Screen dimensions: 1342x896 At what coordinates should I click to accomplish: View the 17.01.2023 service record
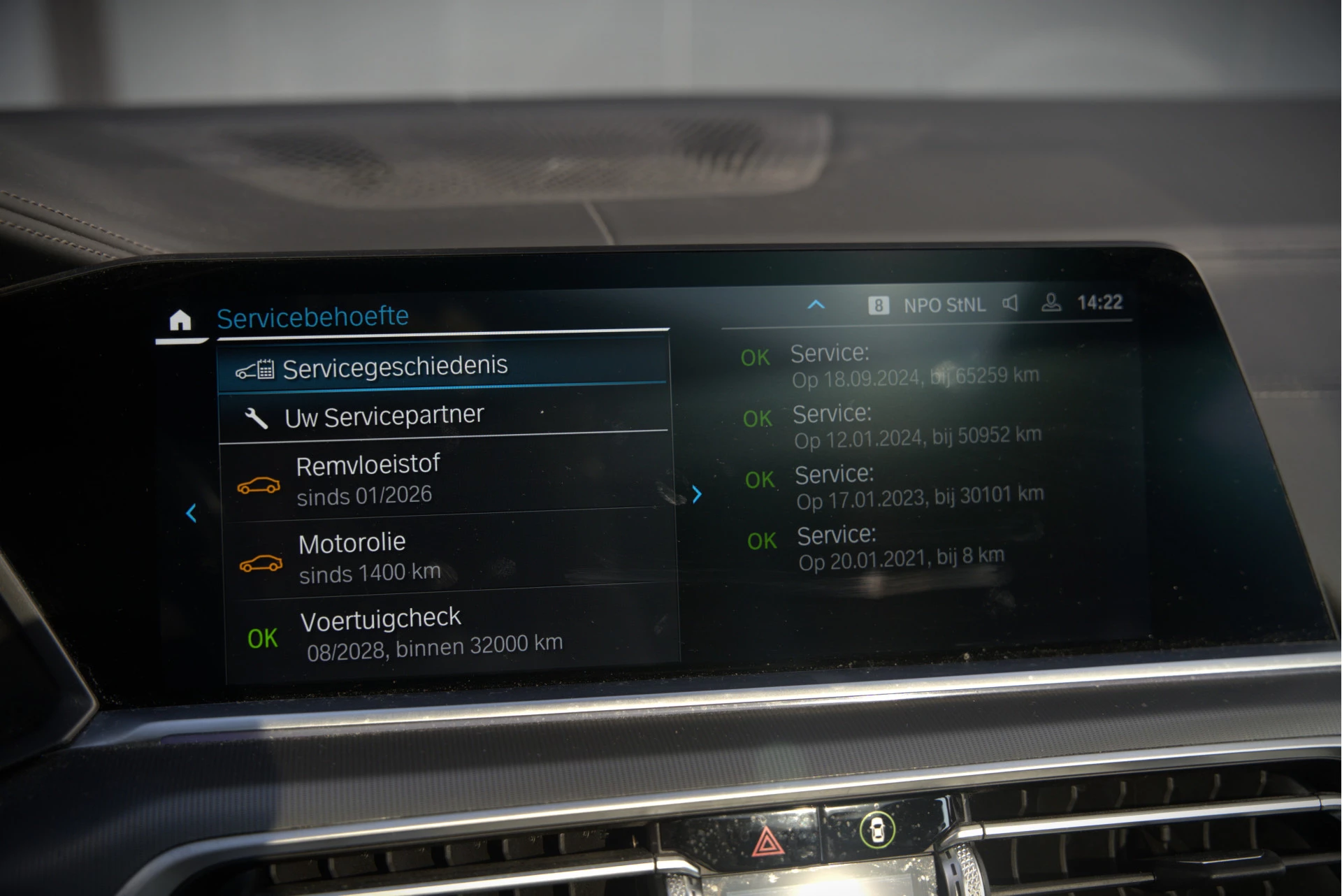point(918,487)
